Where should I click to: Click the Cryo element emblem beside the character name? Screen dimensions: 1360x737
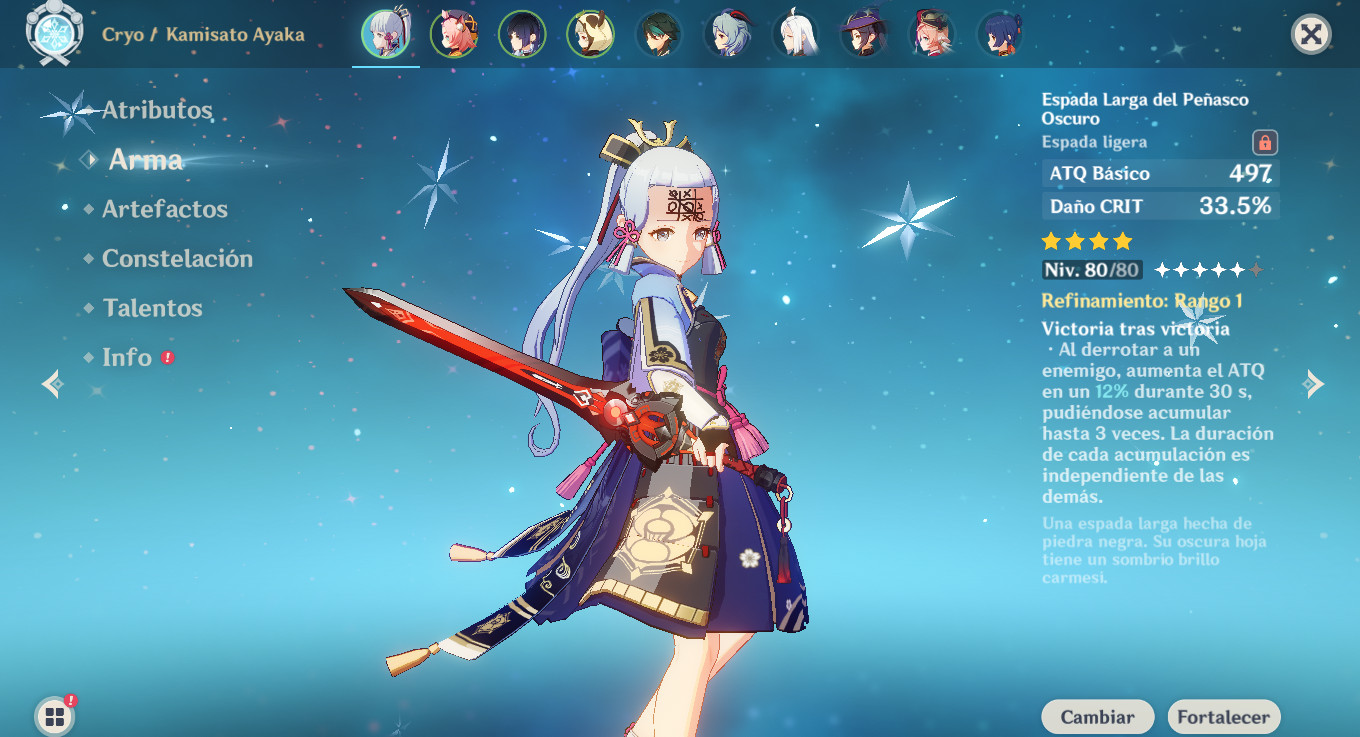(x=57, y=33)
